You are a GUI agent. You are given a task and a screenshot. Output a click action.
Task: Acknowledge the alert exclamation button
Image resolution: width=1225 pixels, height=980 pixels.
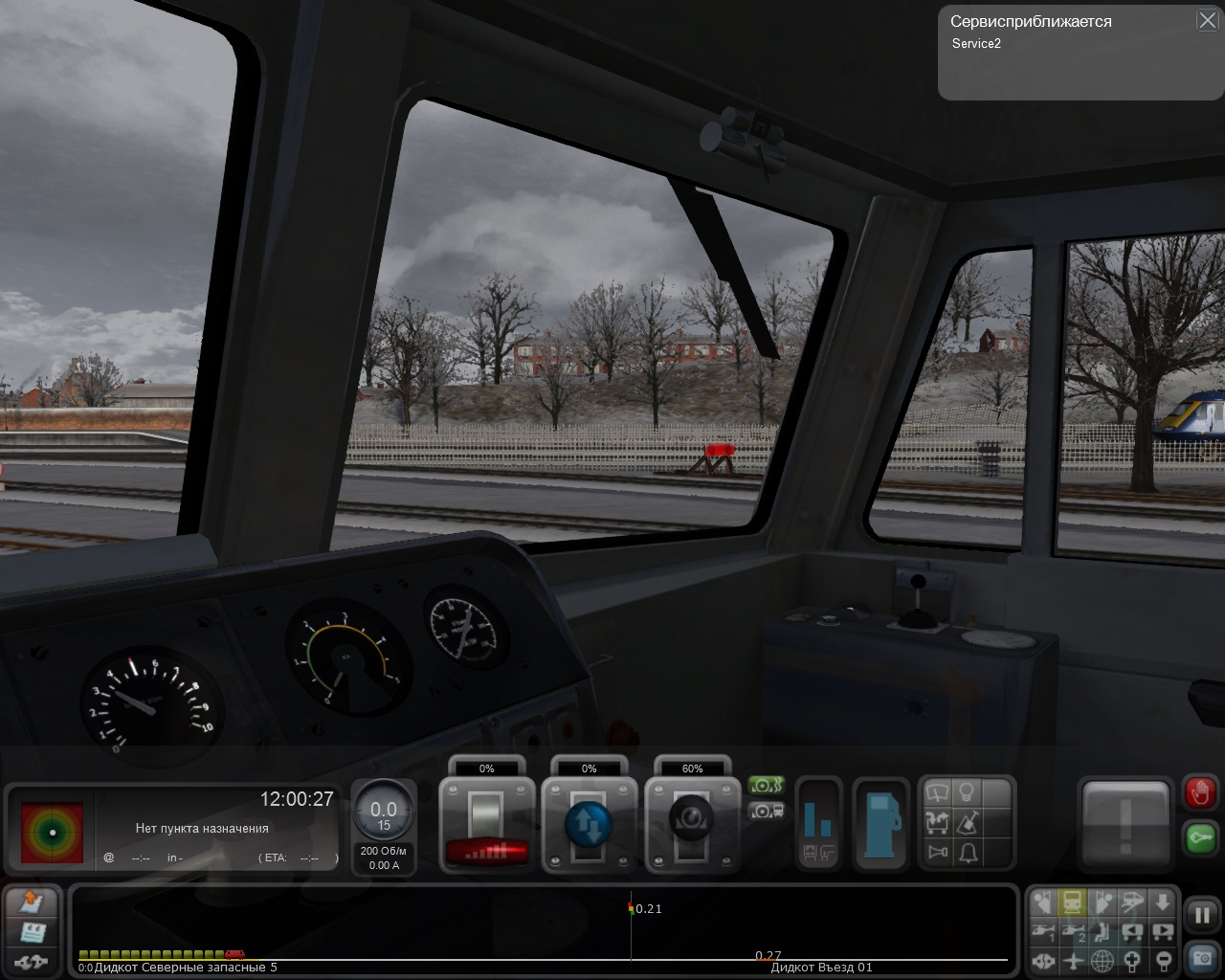point(1125,825)
